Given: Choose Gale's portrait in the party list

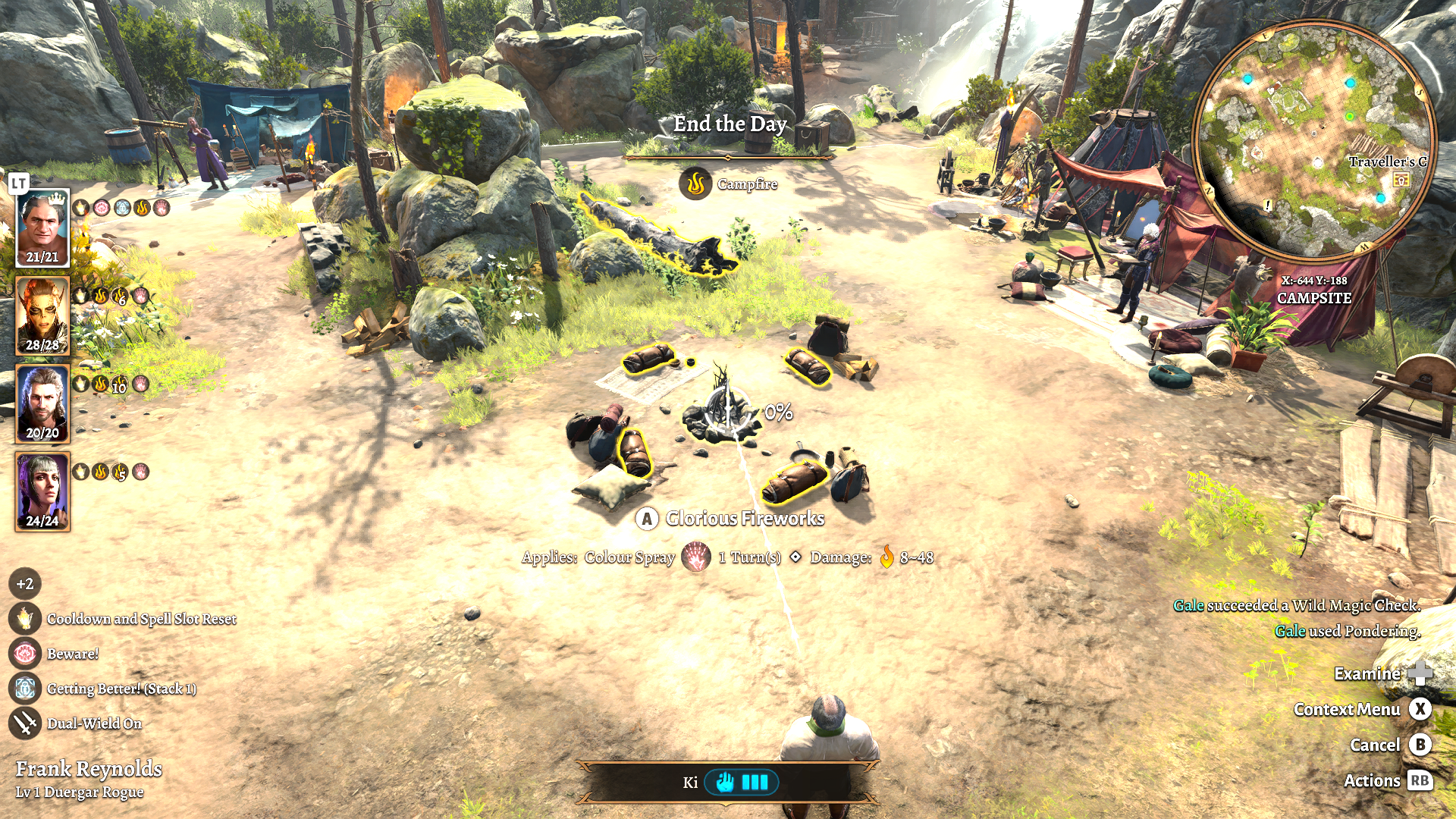Looking at the screenshot, I should tap(42, 403).
